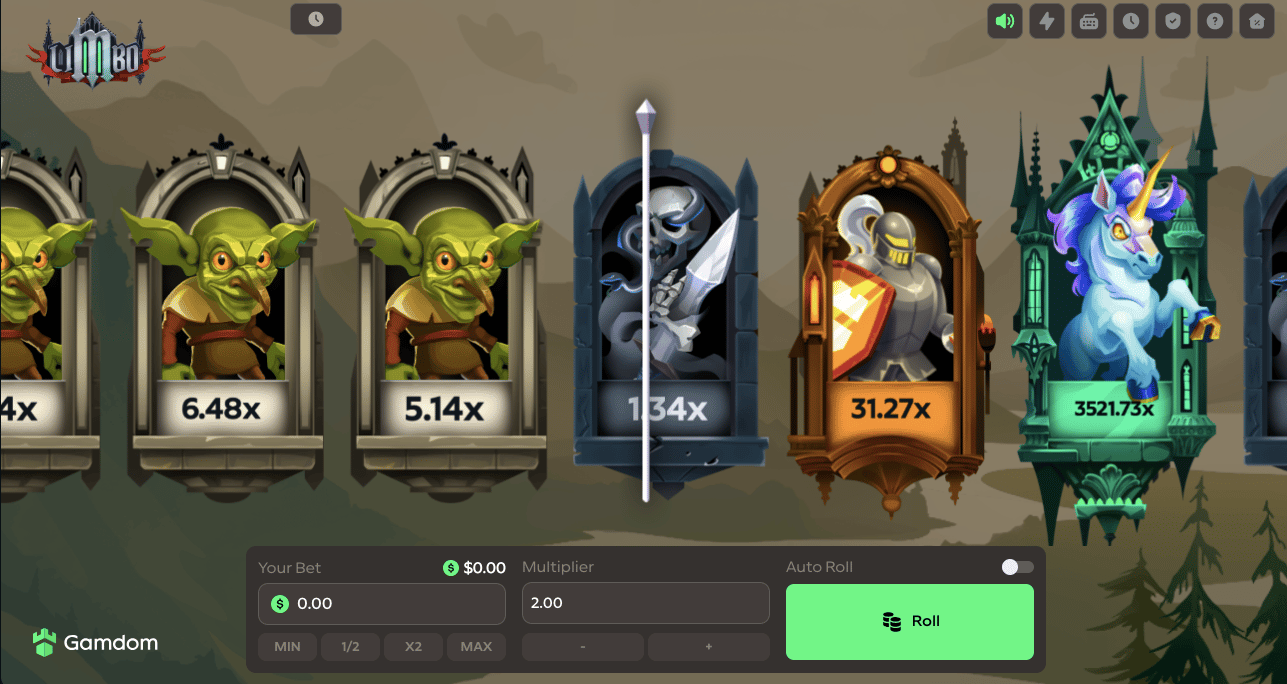Screen dimensions: 1287x684
Task: Open the house percent icon
Action: (1256, 21)
